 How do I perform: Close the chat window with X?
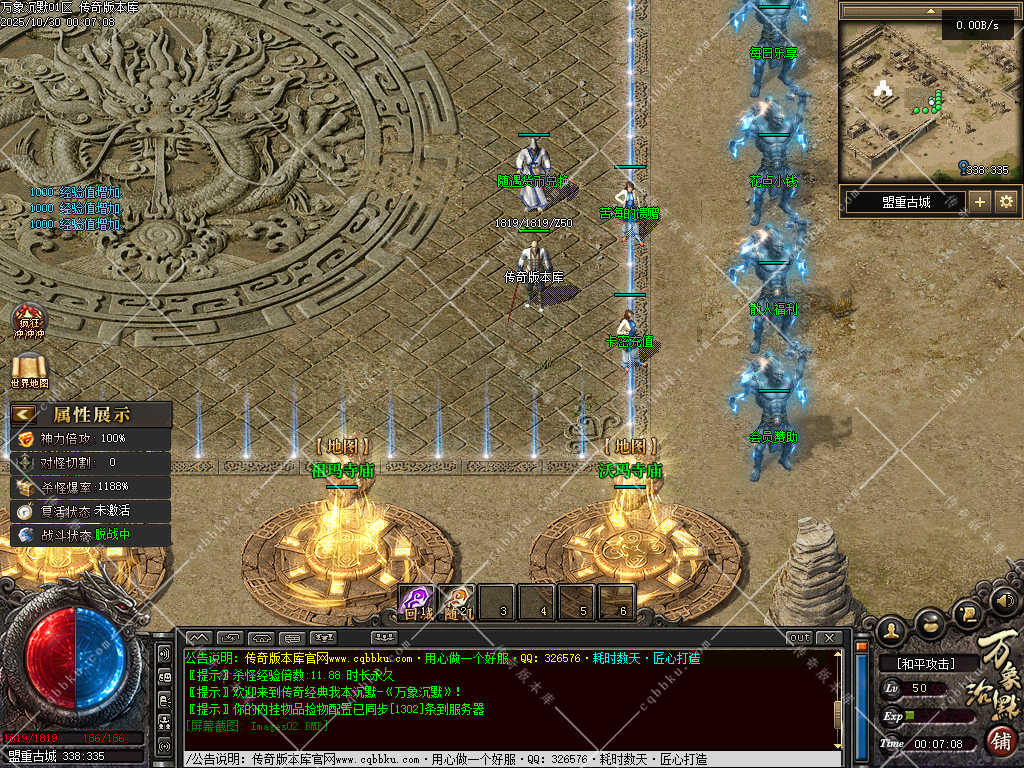(x=829, y=638)
